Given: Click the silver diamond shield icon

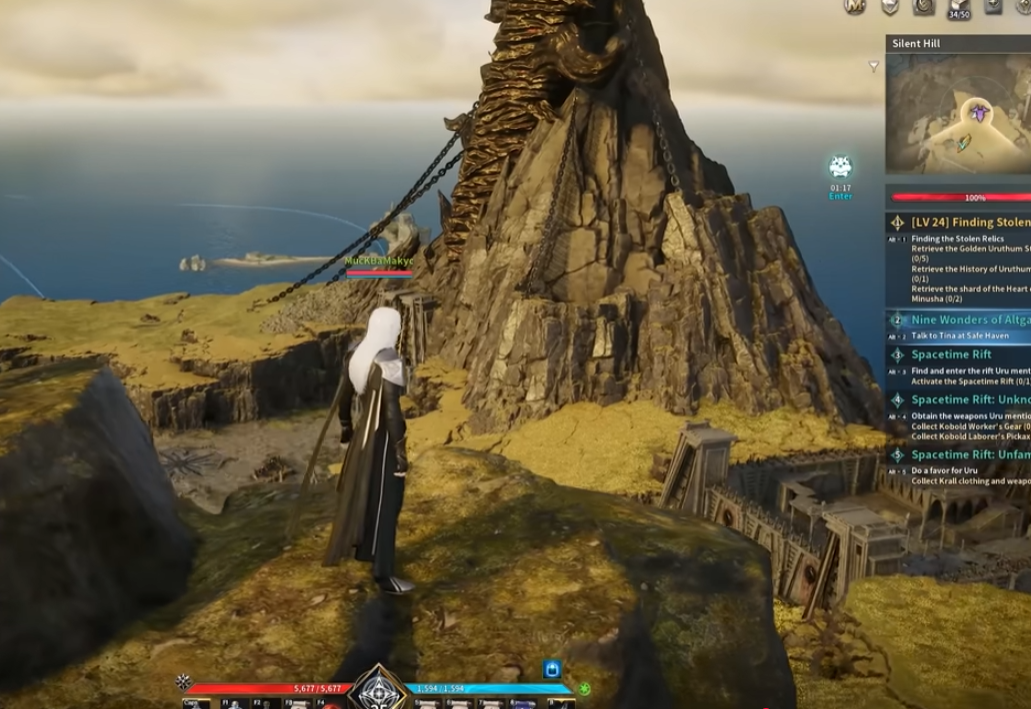Looking at the screenshot, I should tap(889, 6).
